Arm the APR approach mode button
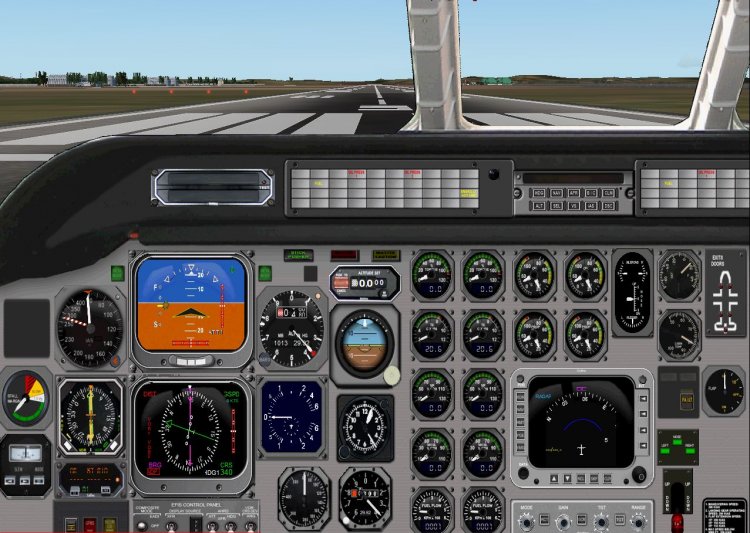750x533 pixels. pos(575,192)
